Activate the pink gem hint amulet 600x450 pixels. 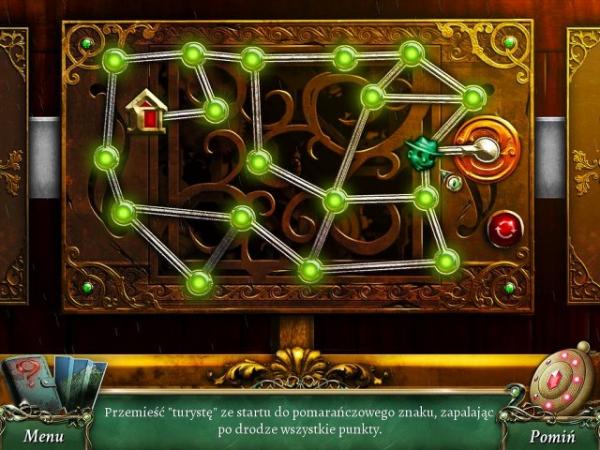click(x=563, y=381)
